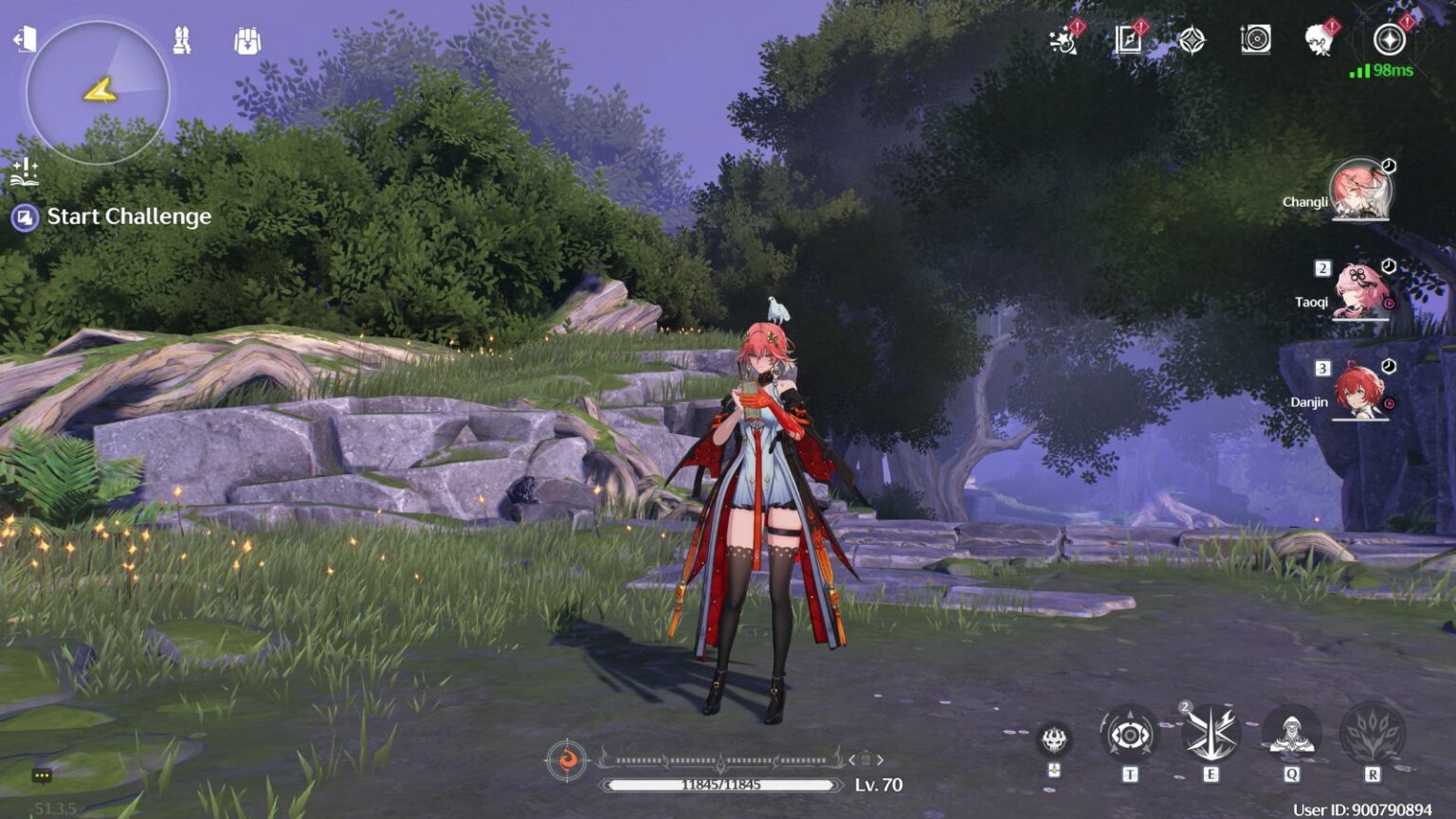1456x819 pixels.
Task: Open the compass book icon
Action: tap(1128, 40)
